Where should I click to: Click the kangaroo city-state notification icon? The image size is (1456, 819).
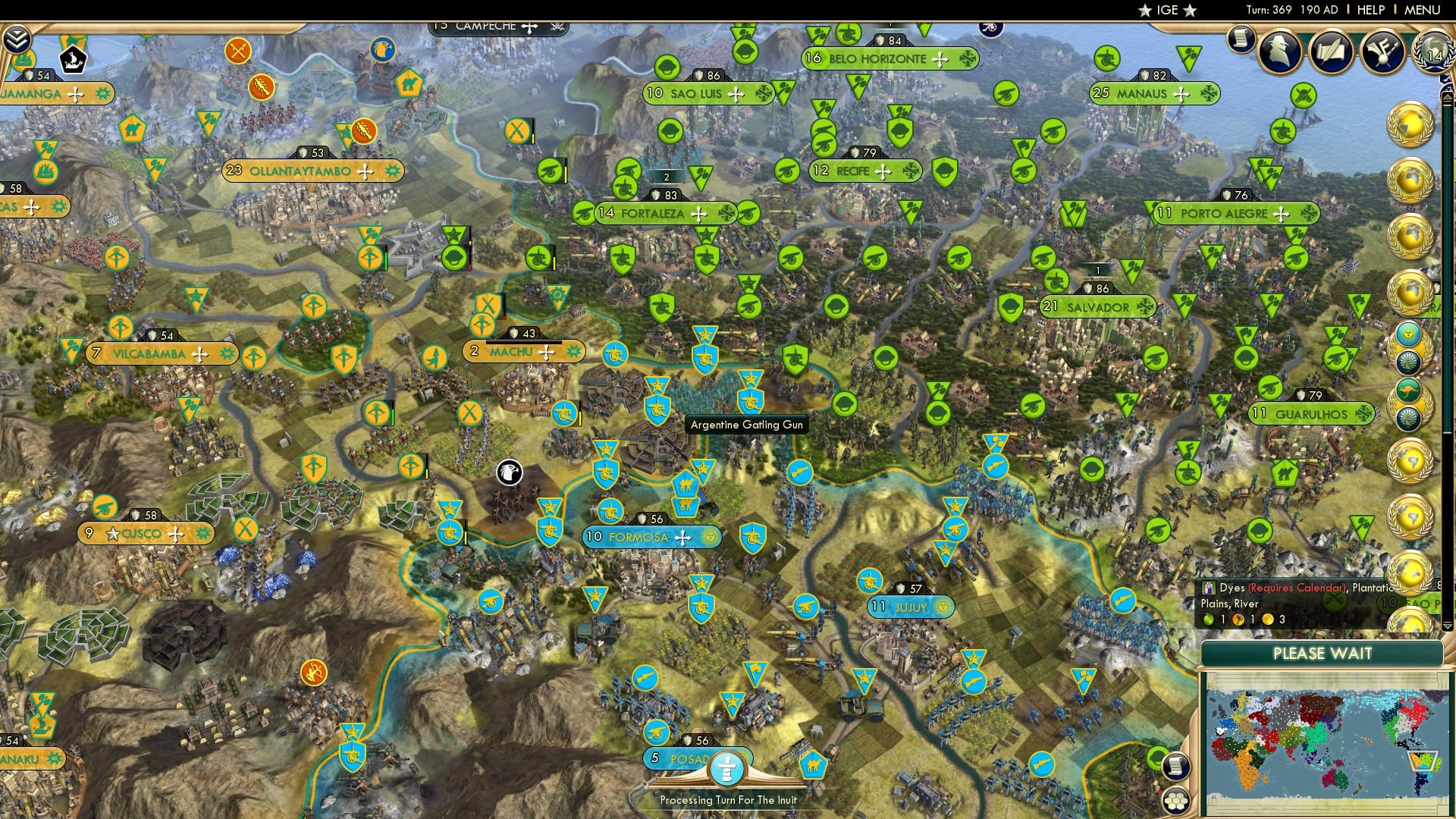click(1408, 390)
